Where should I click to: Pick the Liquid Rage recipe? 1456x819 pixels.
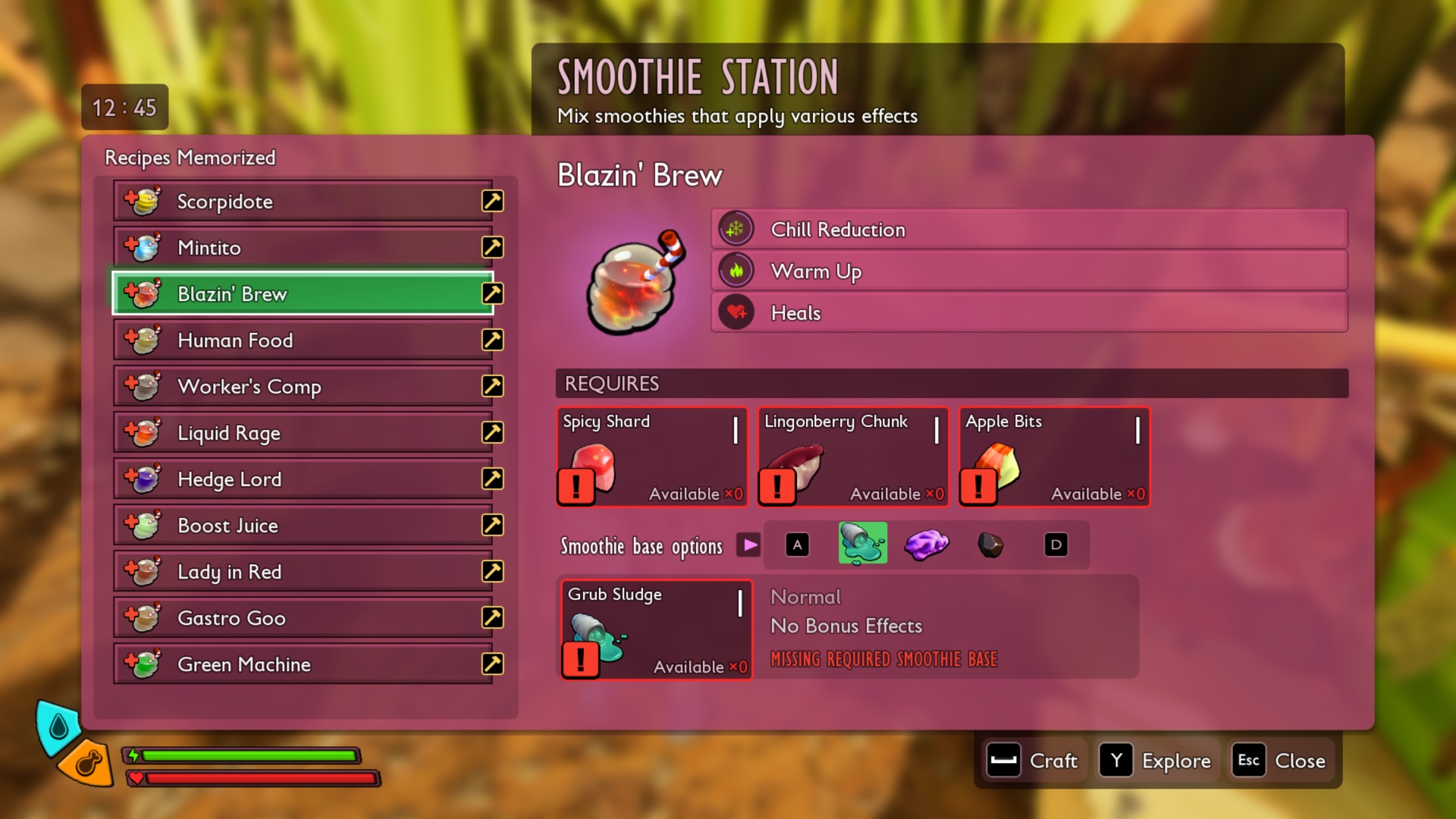303,433
